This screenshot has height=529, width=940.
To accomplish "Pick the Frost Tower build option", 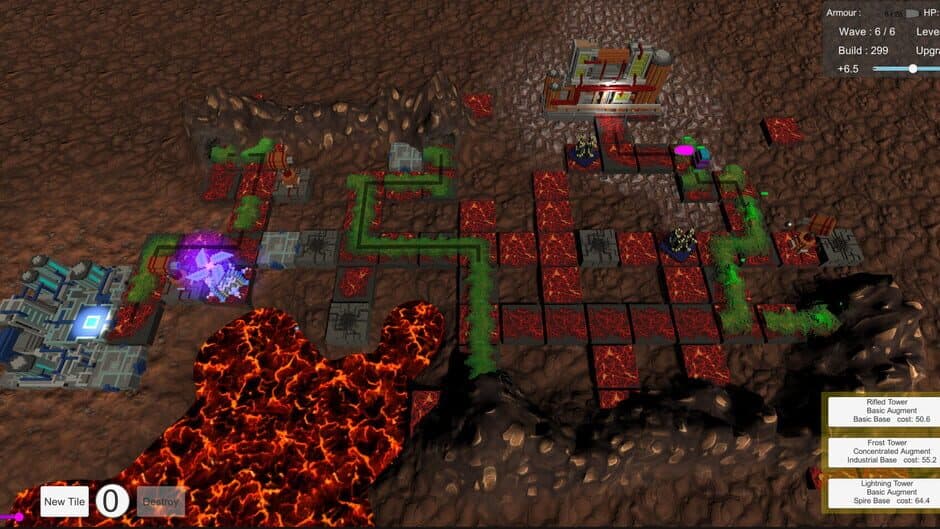I will pyautogui.click(x=882, y=451).
